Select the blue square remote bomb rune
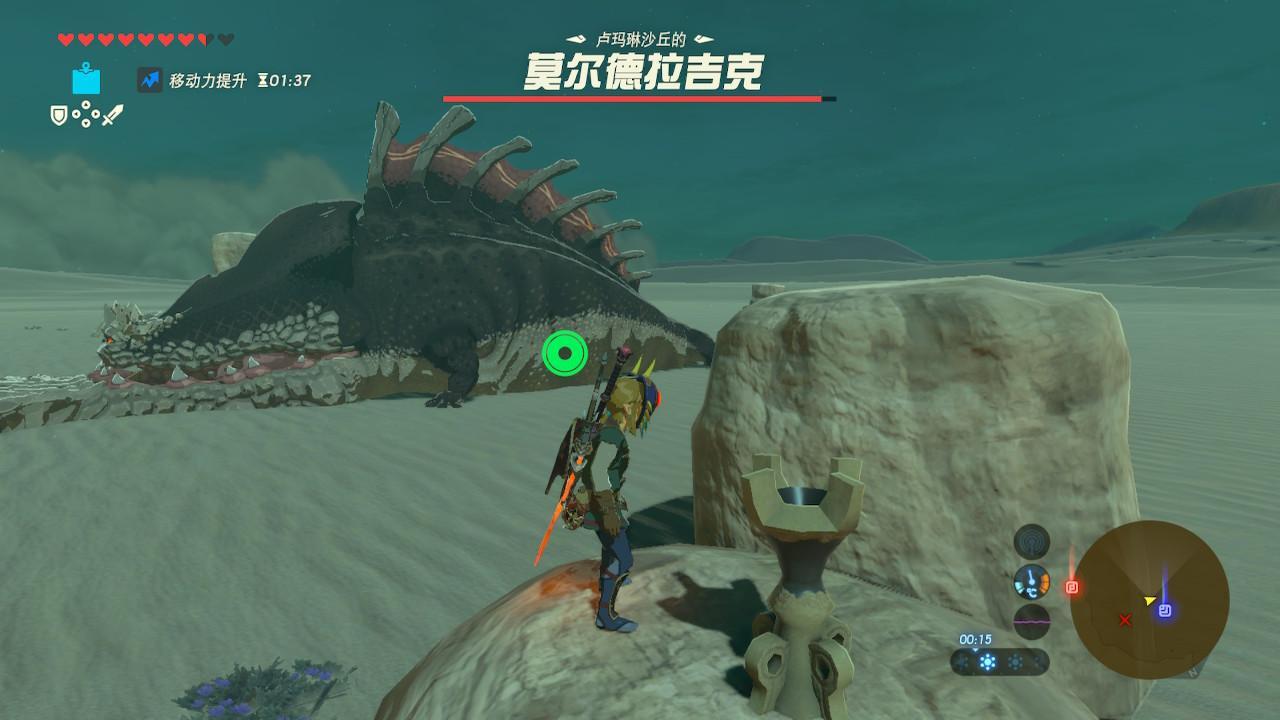The height and width of the screenshot is (720, 1280). tap(86, 79)
